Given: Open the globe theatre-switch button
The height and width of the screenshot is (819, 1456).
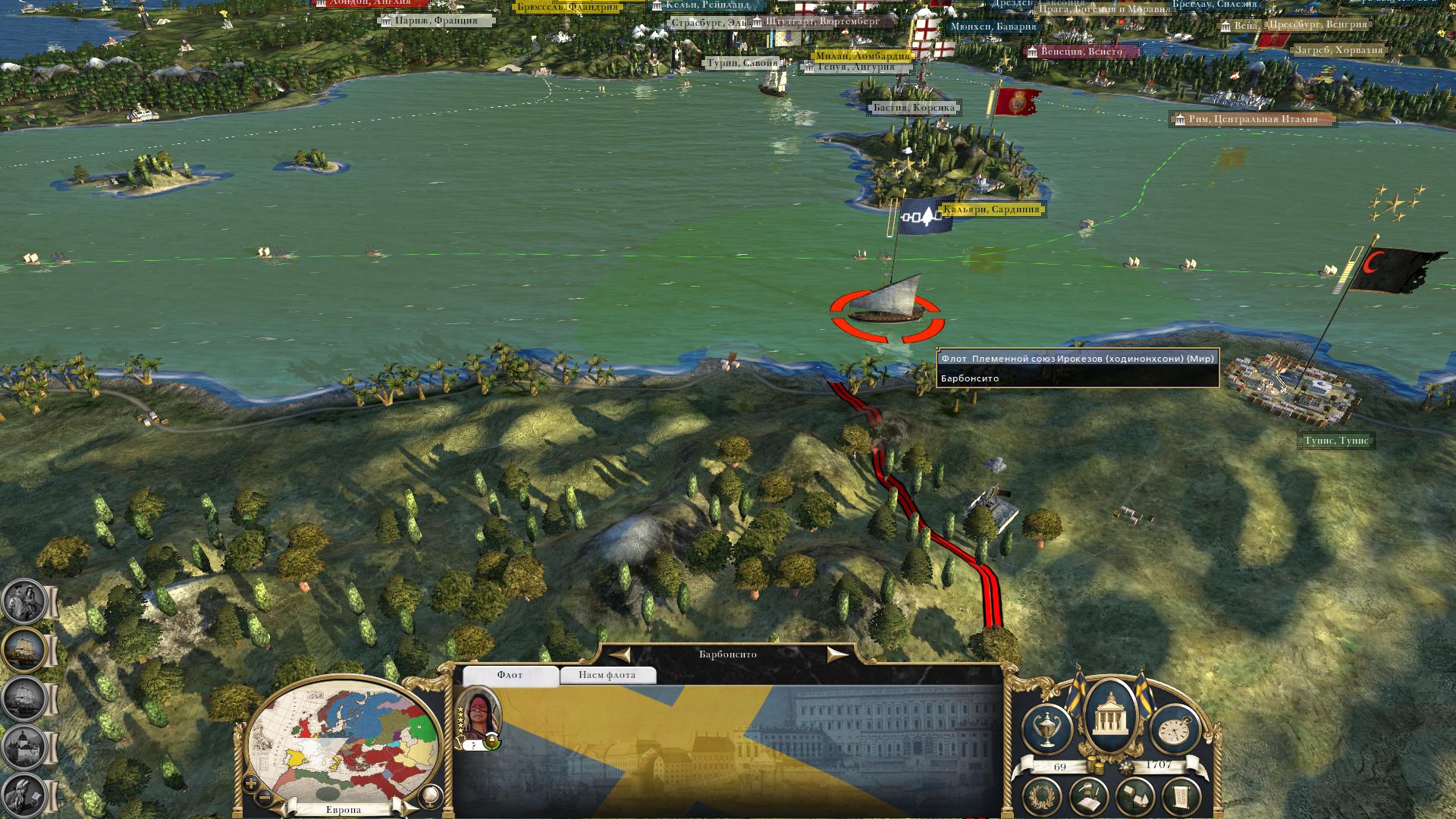Looking at the screenshot, I should click(429, 795).
